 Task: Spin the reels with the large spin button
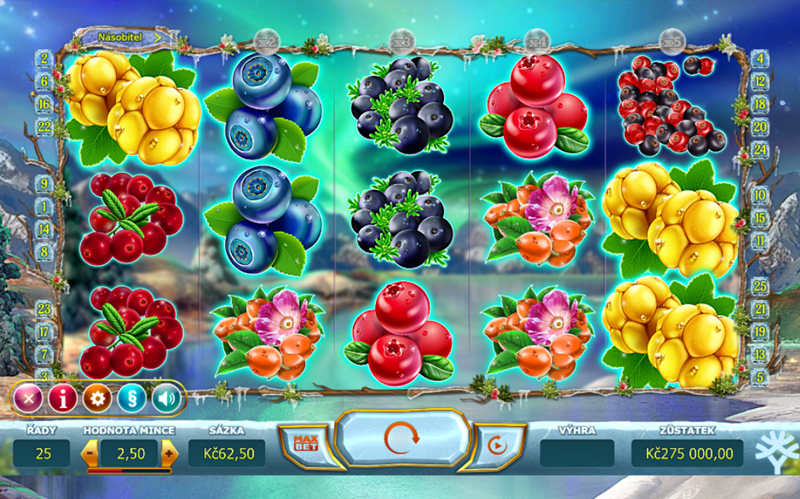point(400,438)
